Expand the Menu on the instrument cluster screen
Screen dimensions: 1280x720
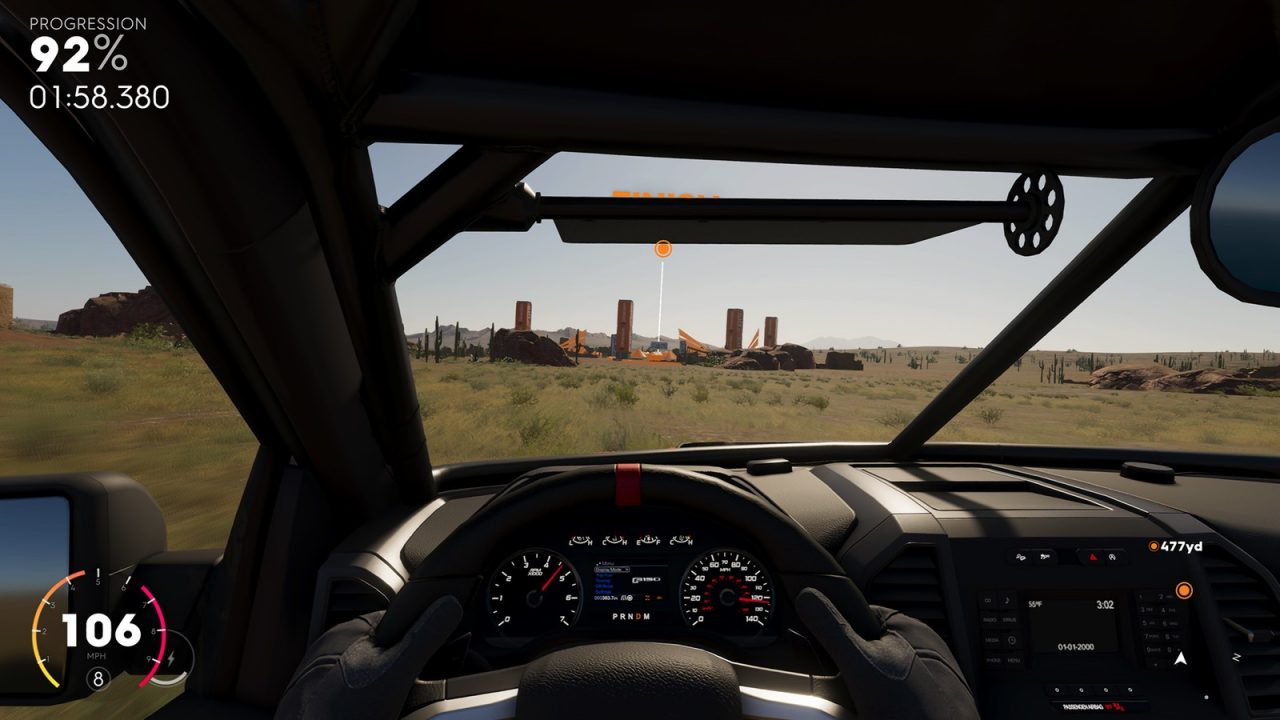(x=607, y=562)
